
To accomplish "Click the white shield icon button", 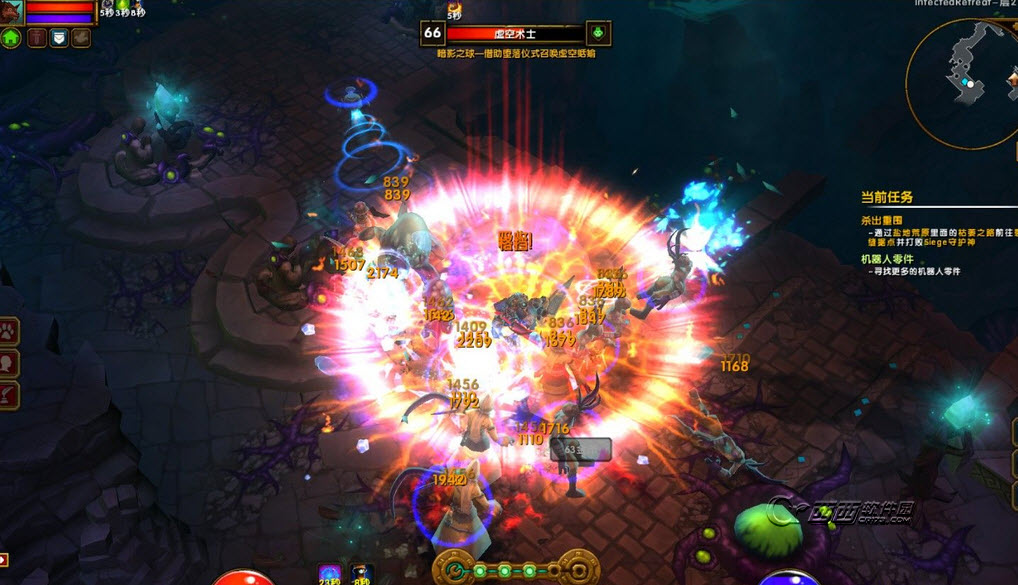I will click(59, 38).
